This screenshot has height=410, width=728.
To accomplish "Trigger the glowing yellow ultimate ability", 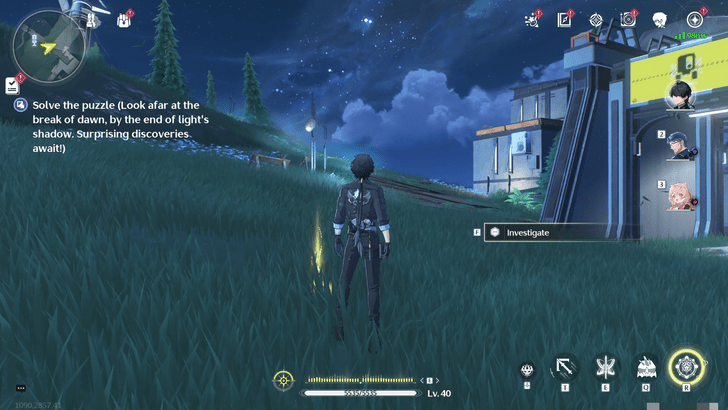I will 687,366.
